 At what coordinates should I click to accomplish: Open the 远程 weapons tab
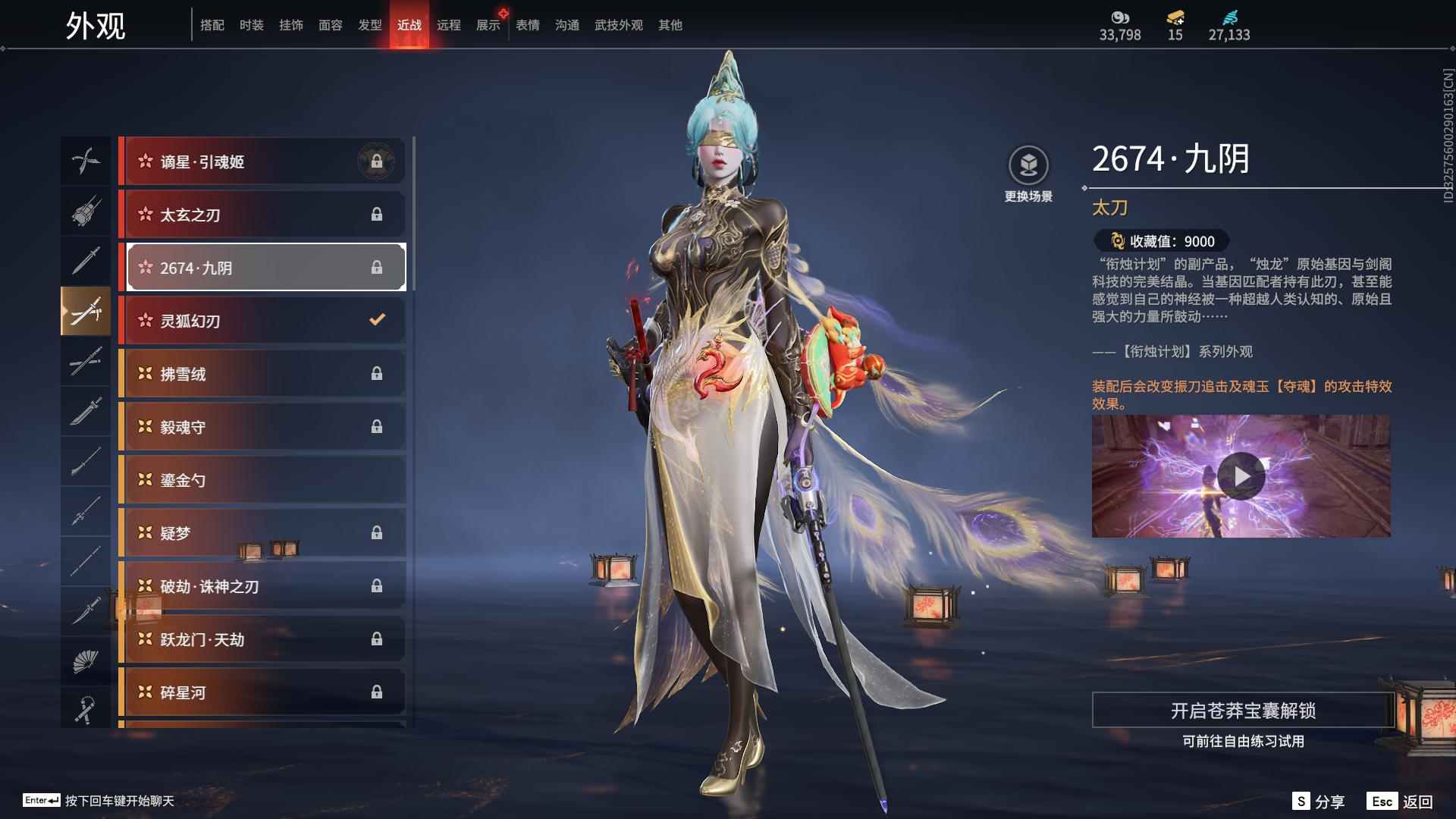[448, 26]
